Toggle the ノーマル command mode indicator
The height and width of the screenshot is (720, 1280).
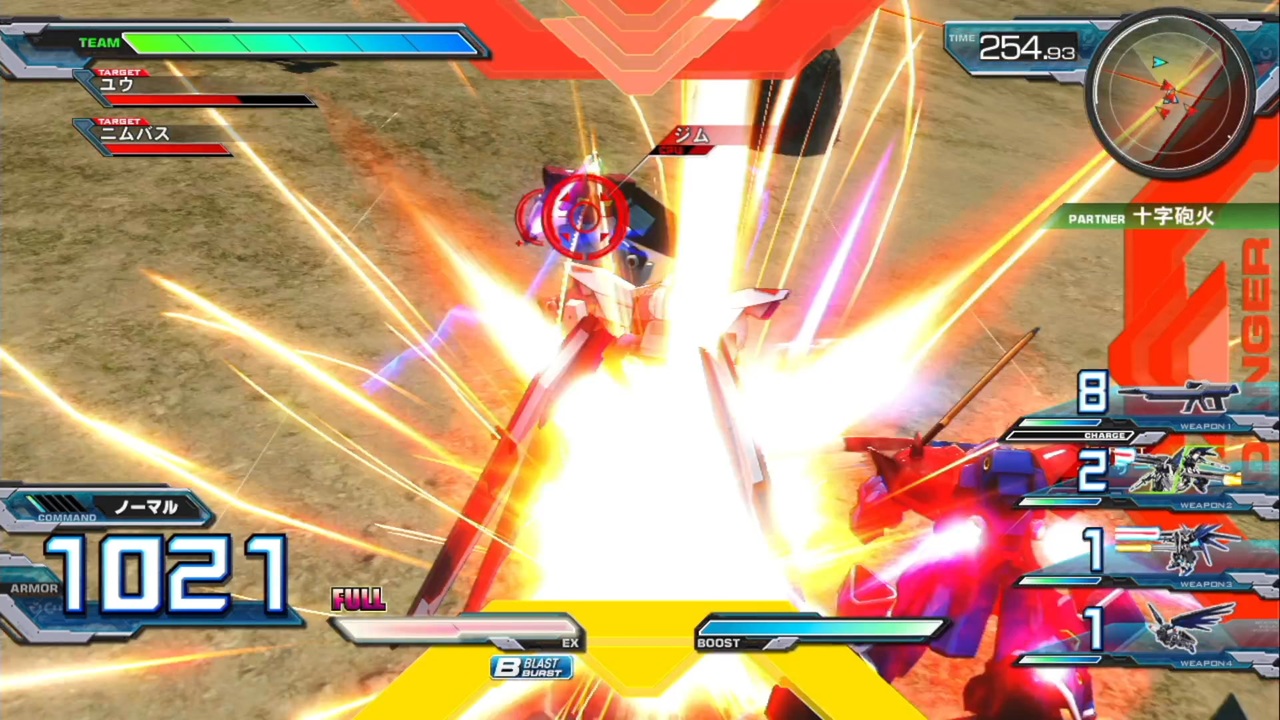(146, 508)
